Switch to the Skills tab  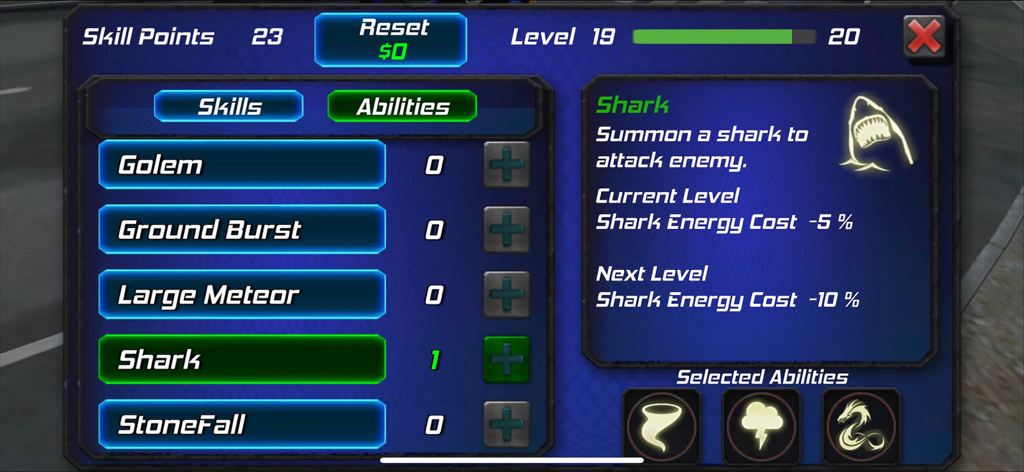point(229,107)
